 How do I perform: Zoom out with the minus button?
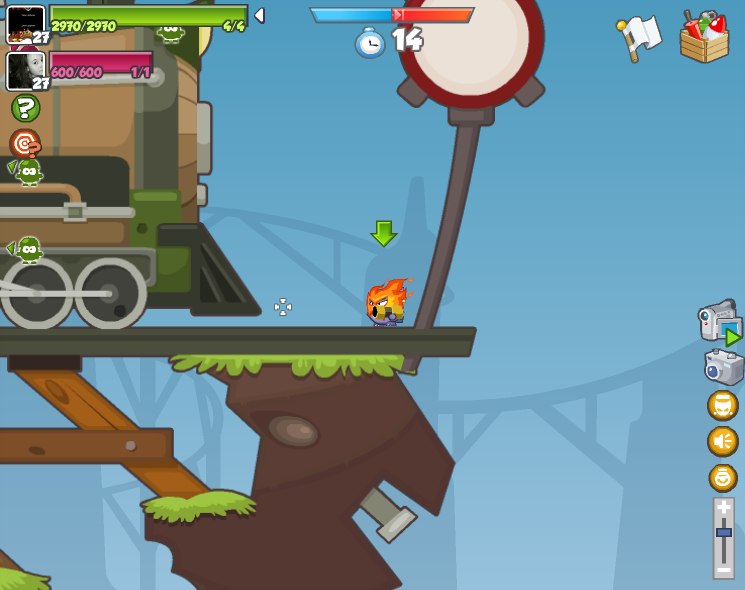click(x=723, y=570)
